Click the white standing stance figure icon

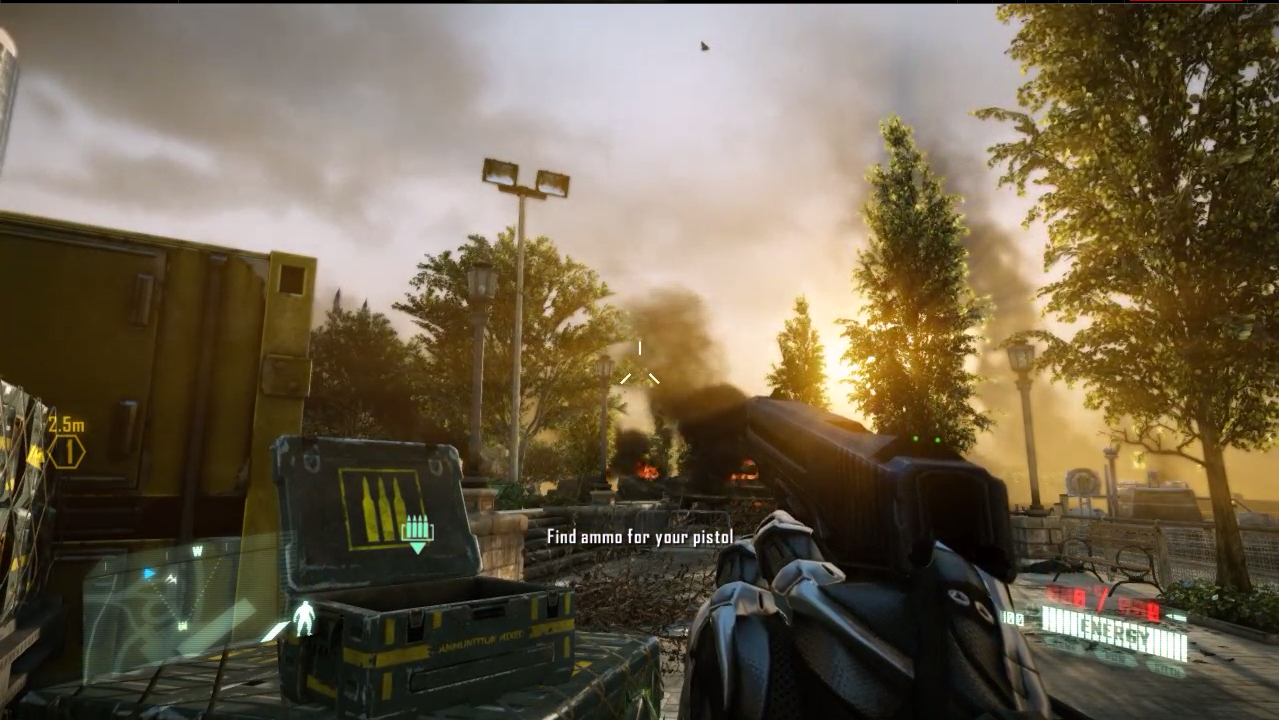tap(303, 619)
